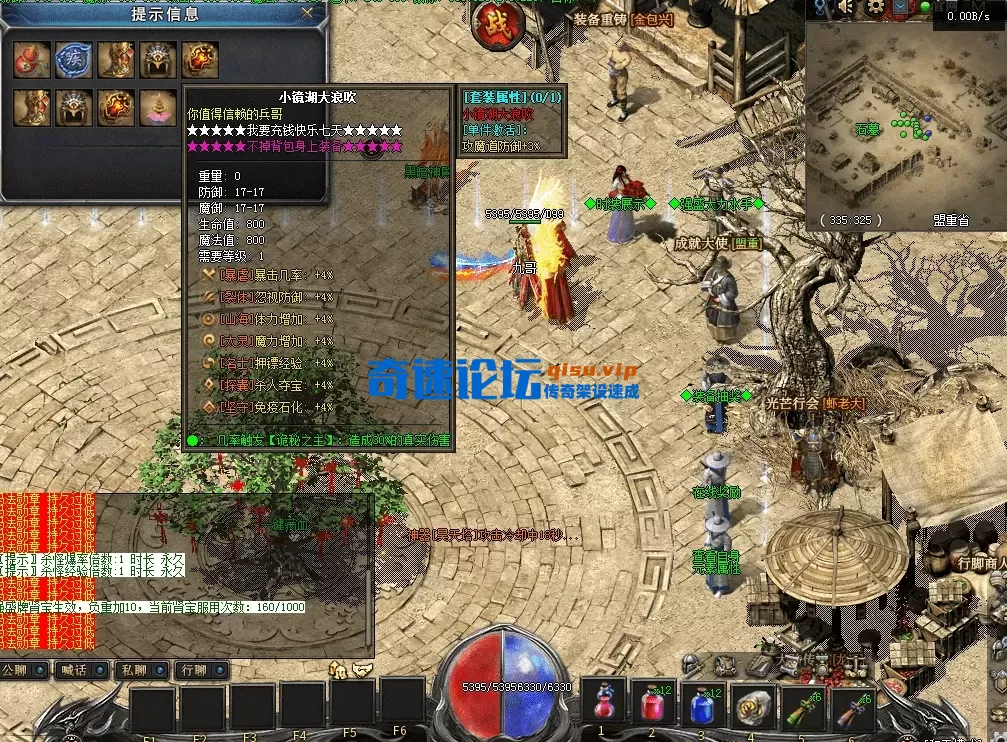Open the handshake trade icon
This screenshot has width=1007, height=742.
pos(362,669)
